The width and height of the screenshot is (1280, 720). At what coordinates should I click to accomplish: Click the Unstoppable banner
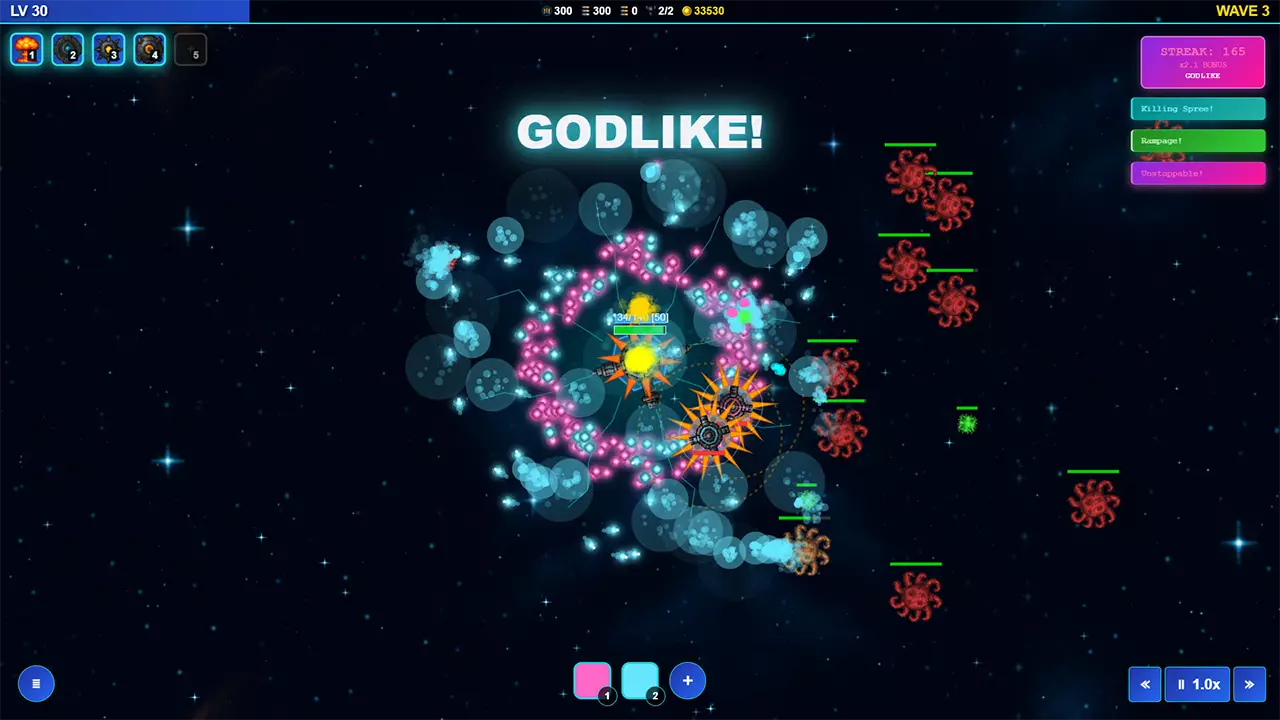point(1197,173)
